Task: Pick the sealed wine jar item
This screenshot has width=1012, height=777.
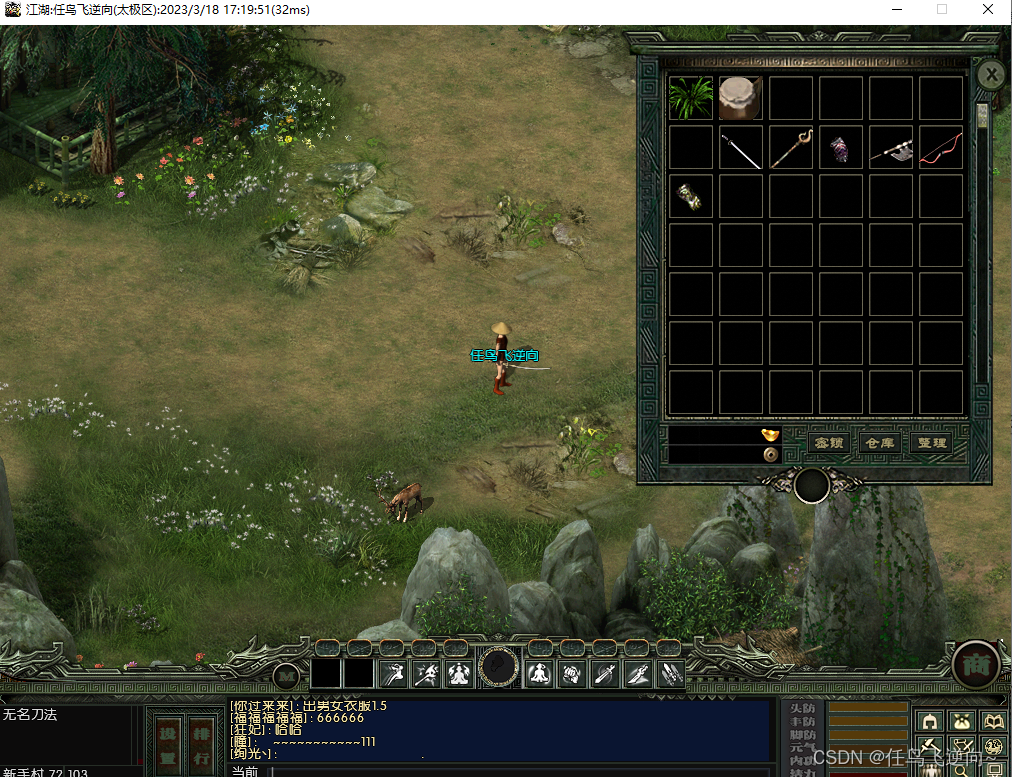Action: (x=741, y=98)
